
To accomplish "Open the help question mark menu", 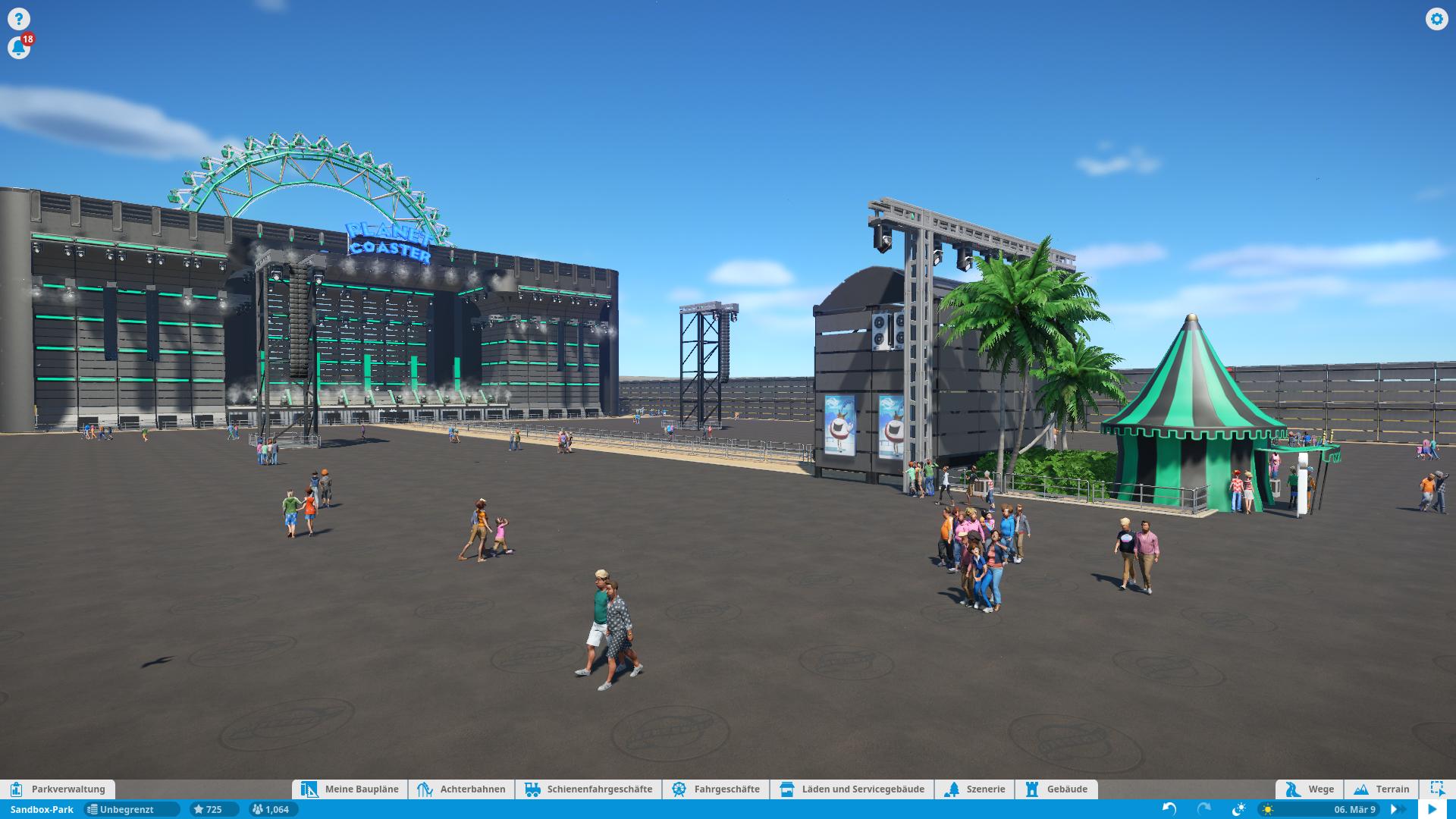I will point(18,19).
